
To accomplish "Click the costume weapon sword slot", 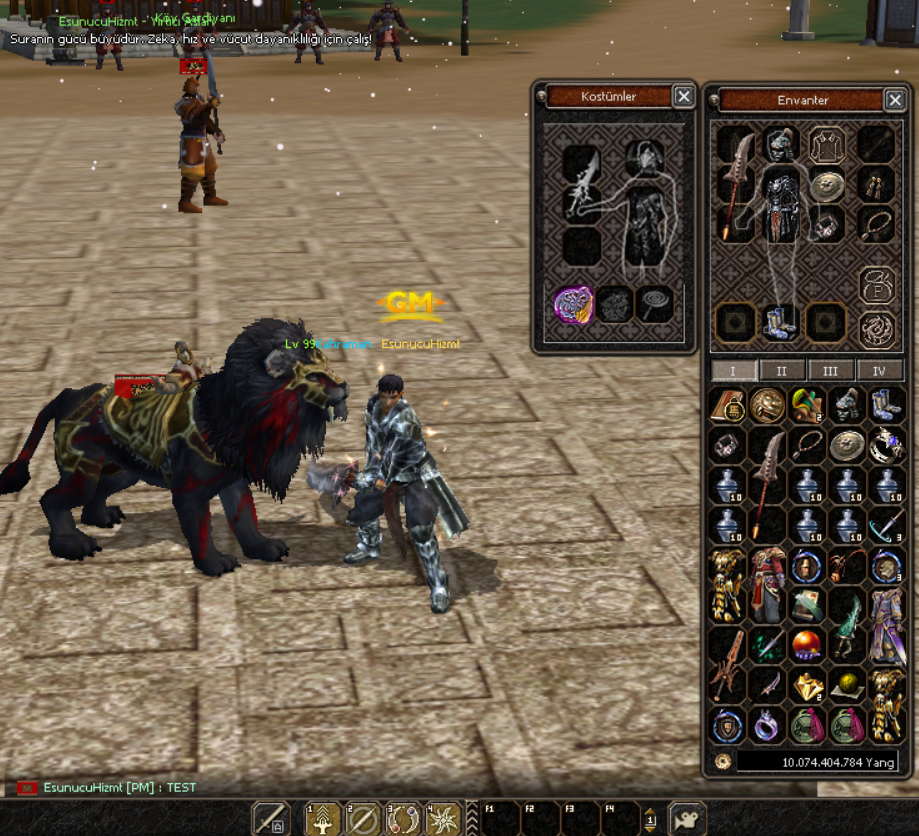I will point(581,186).
